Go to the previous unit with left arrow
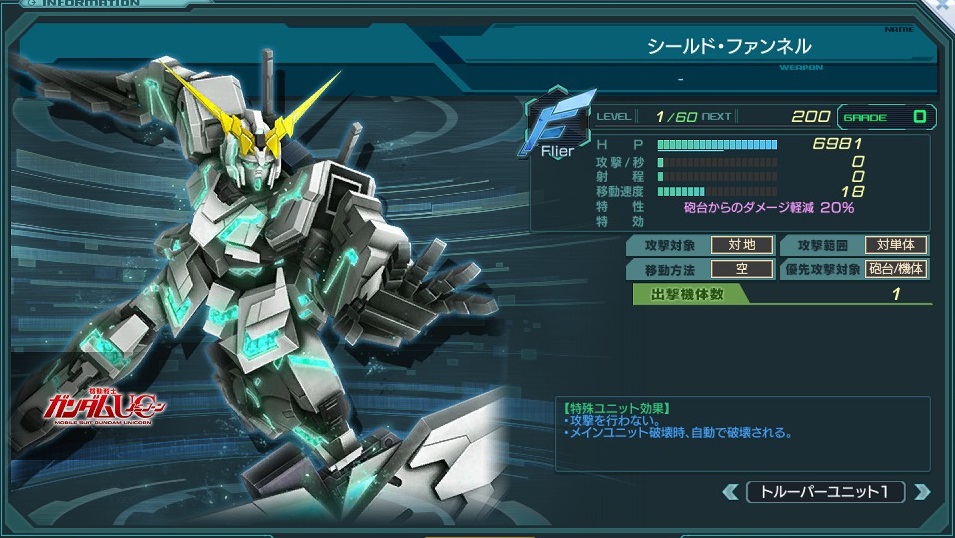This screenshot has width=955, height=538. pos(732,491)
